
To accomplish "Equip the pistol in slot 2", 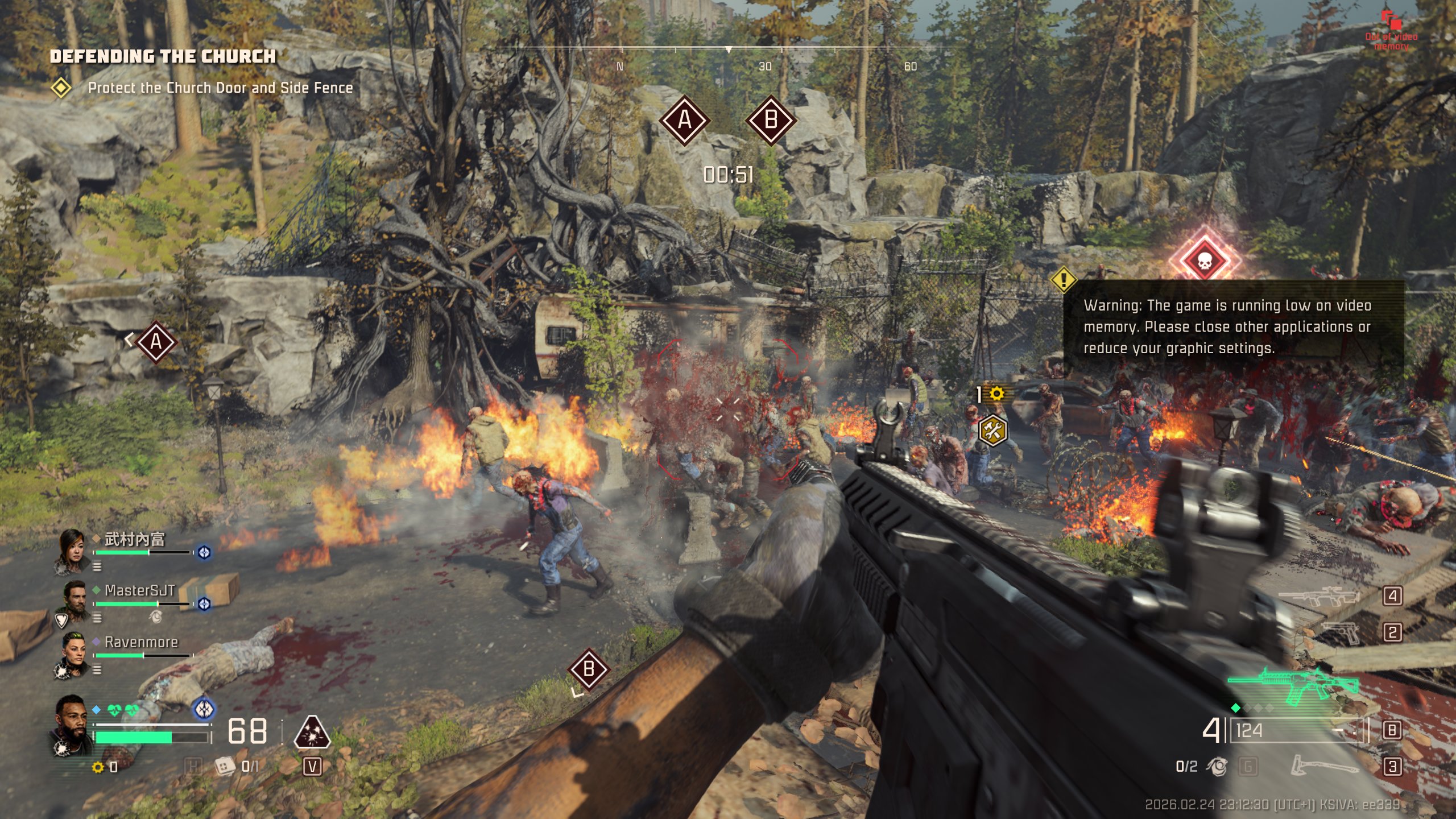I will 1341,632.
